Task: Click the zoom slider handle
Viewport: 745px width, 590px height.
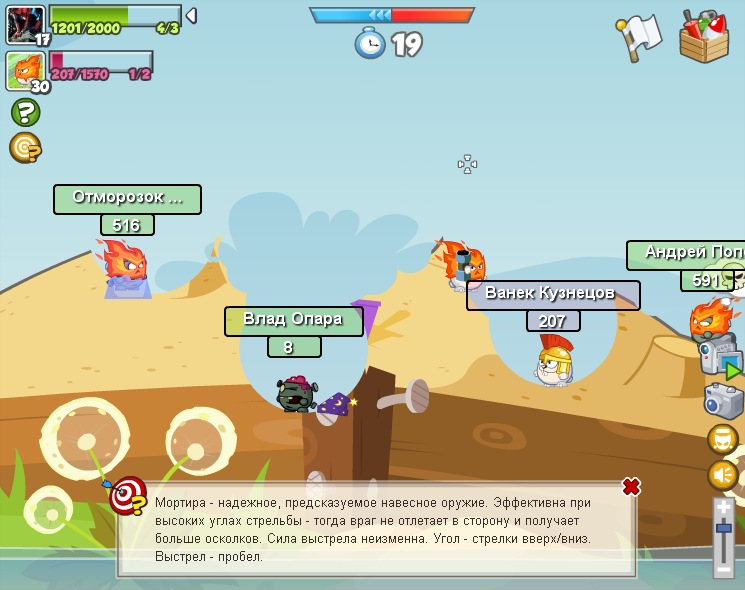Action: 724,527
